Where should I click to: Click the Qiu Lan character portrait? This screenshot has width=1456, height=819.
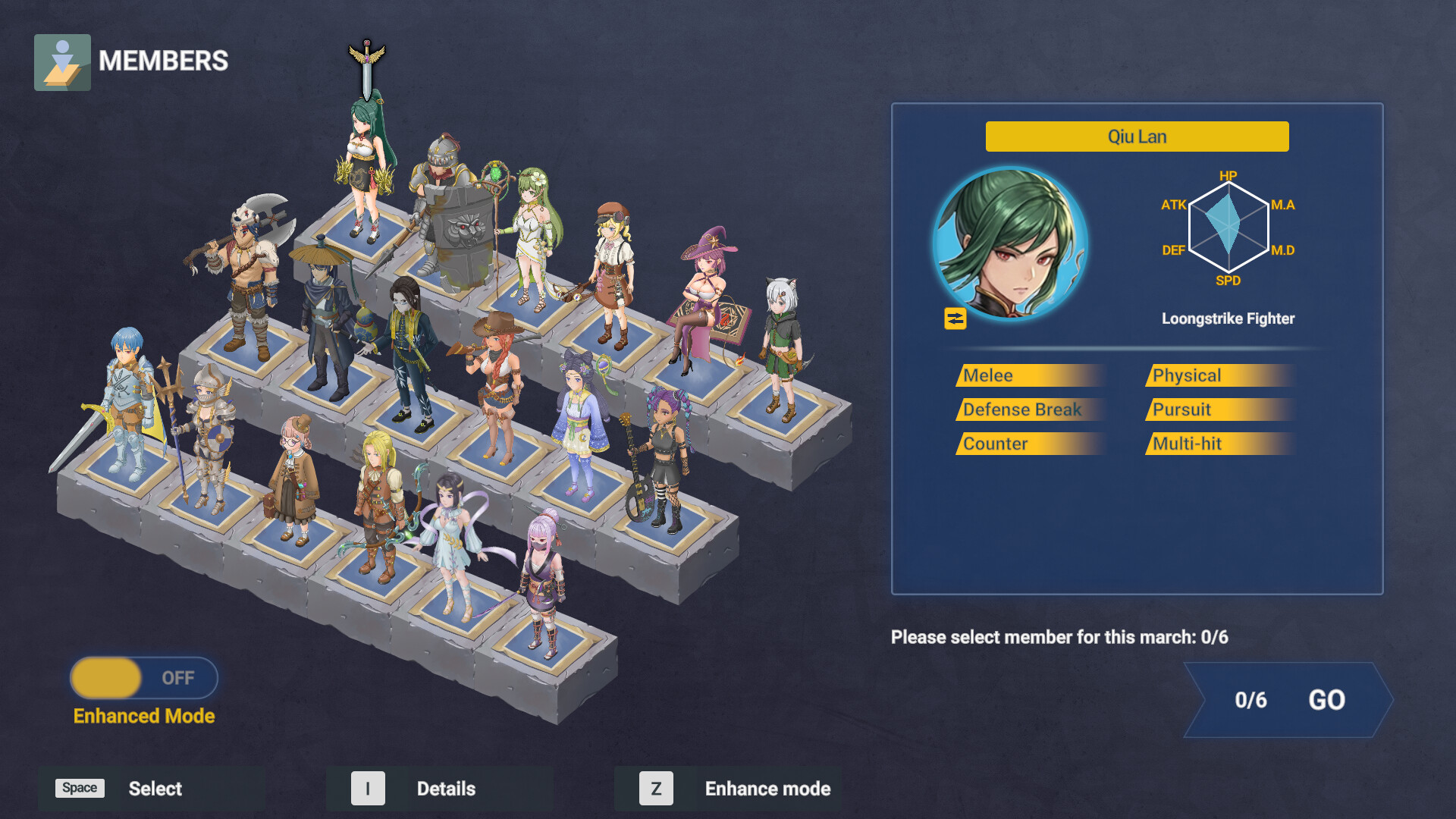[x=1010, y=243]
